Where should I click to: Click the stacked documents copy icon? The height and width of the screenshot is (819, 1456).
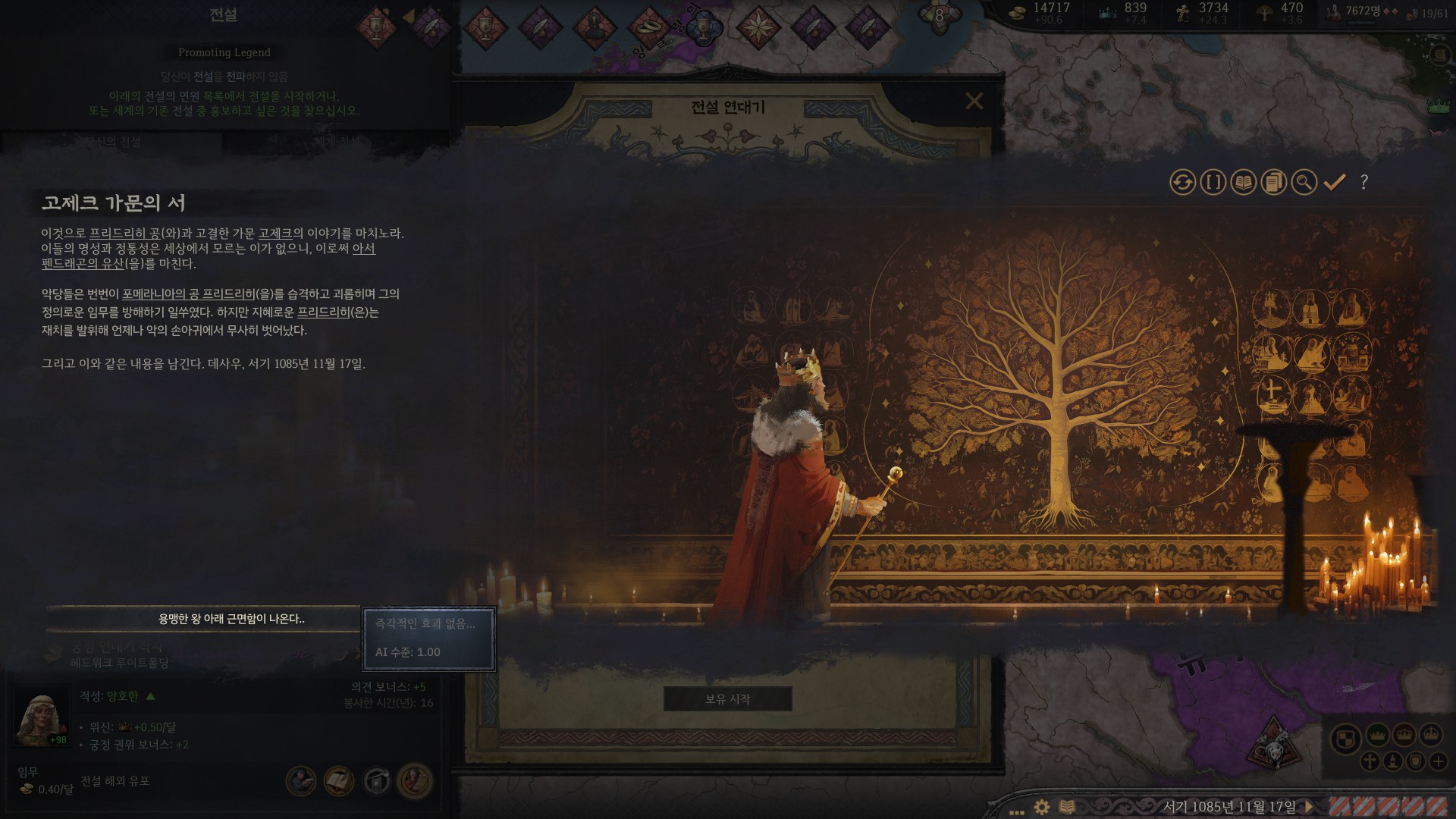[1274, 183]
